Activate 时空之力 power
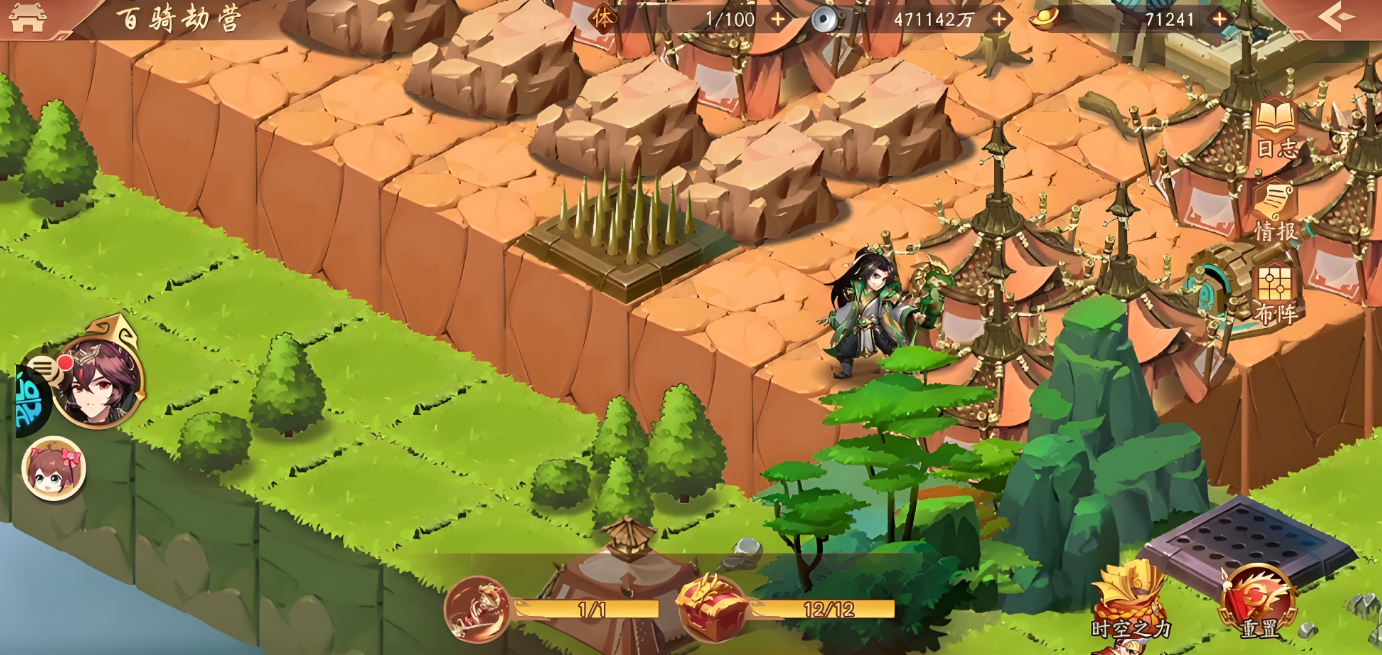 point(1130,600)
